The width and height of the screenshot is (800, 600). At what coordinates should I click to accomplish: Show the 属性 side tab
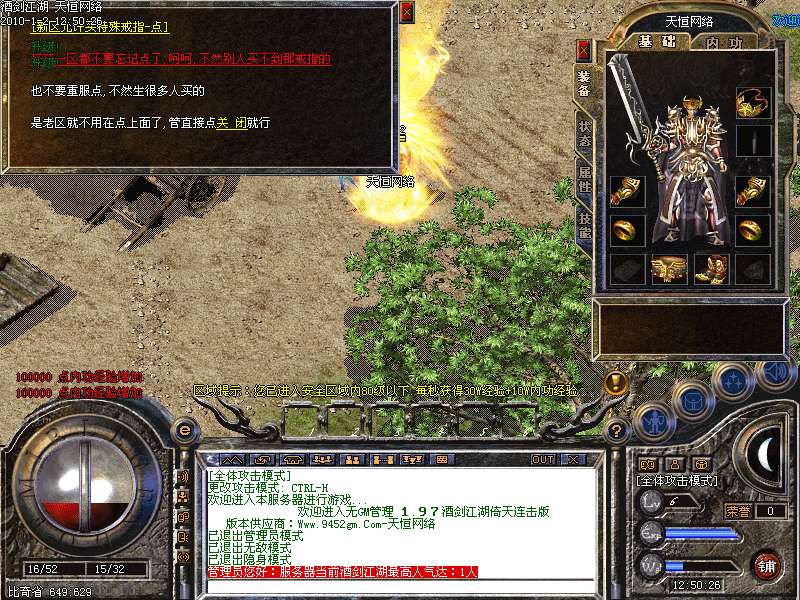pyautogui.click(x=584, y=180)
